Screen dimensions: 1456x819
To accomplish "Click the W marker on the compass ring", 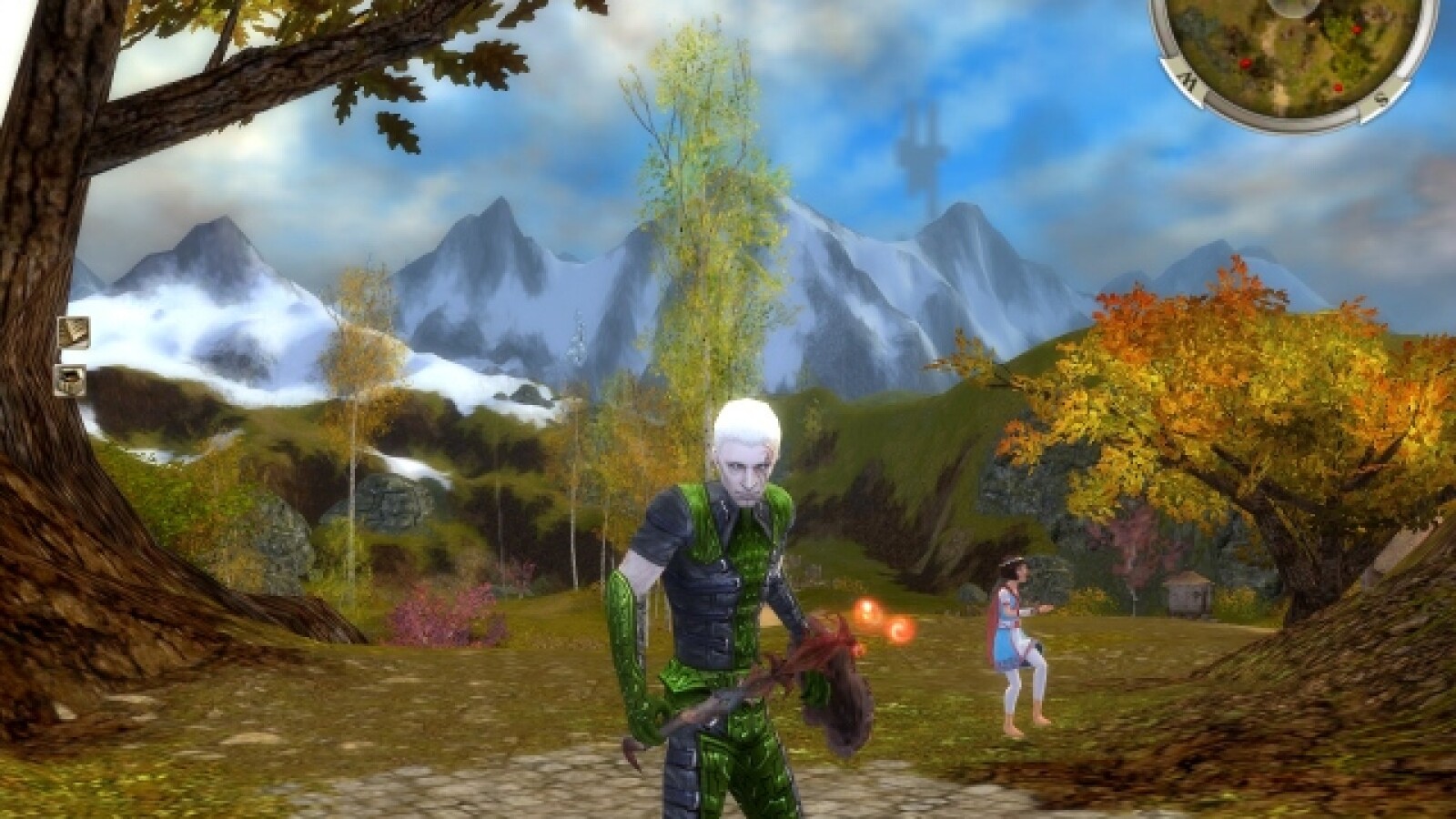I will pos(1188,80).
